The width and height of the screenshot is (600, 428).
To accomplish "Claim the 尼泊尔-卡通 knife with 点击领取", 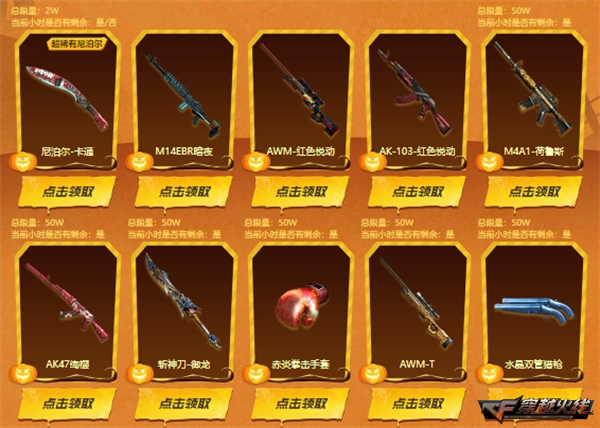I will pos(70,191).
